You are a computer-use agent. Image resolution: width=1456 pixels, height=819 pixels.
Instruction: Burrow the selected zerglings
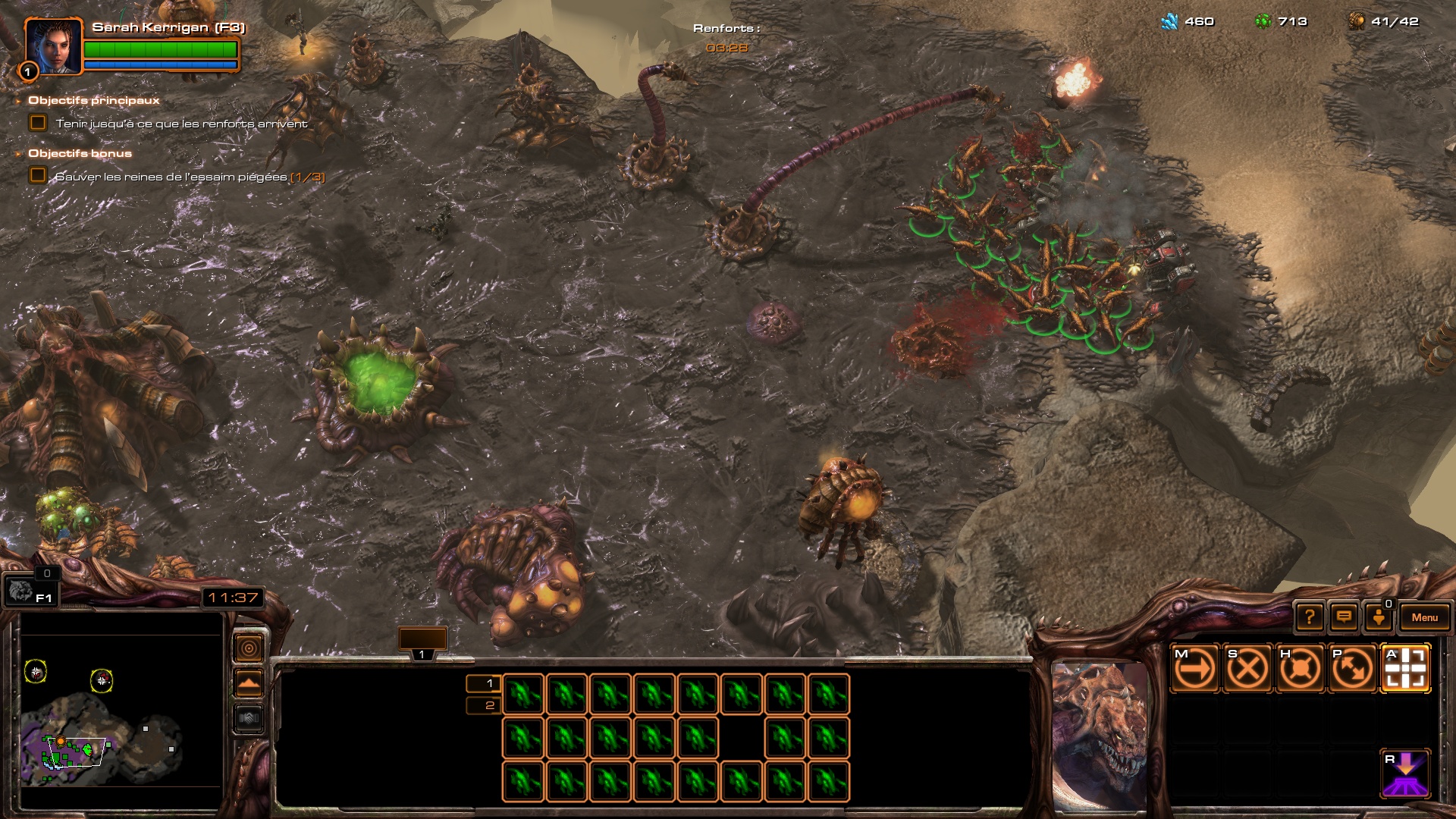click(1405, 774)
